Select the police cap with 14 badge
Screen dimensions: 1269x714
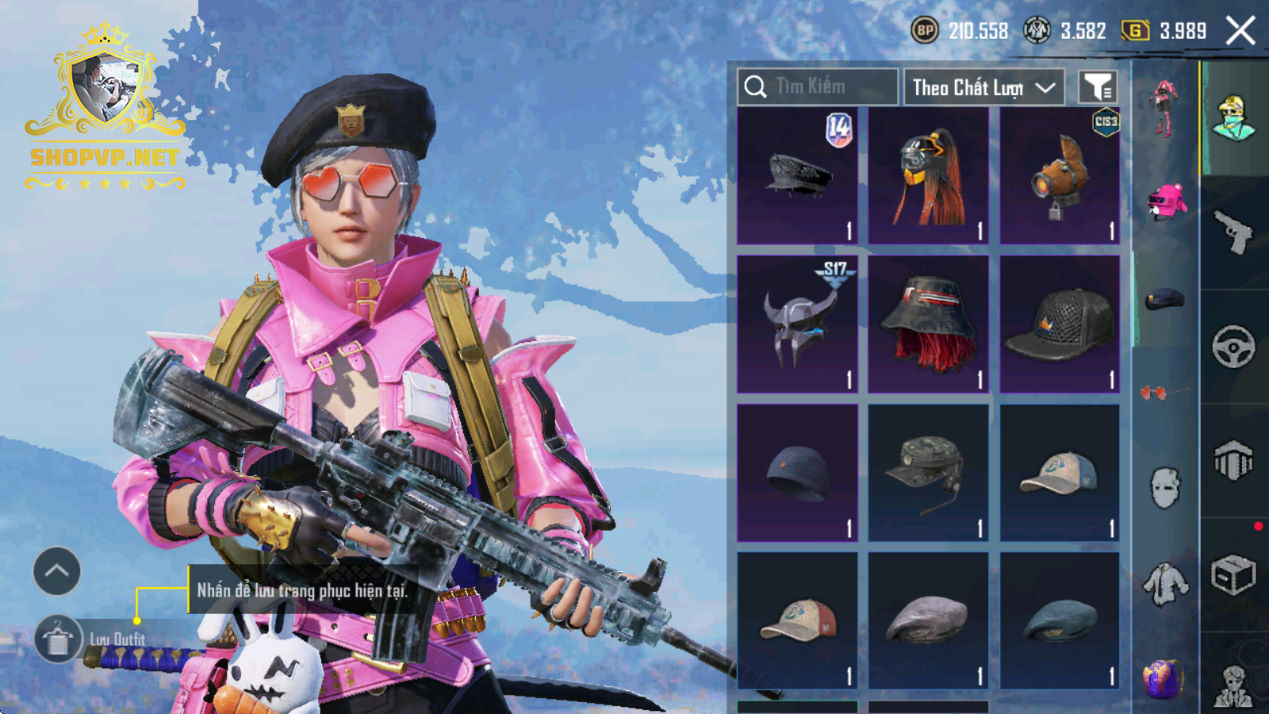click(797, 176)
